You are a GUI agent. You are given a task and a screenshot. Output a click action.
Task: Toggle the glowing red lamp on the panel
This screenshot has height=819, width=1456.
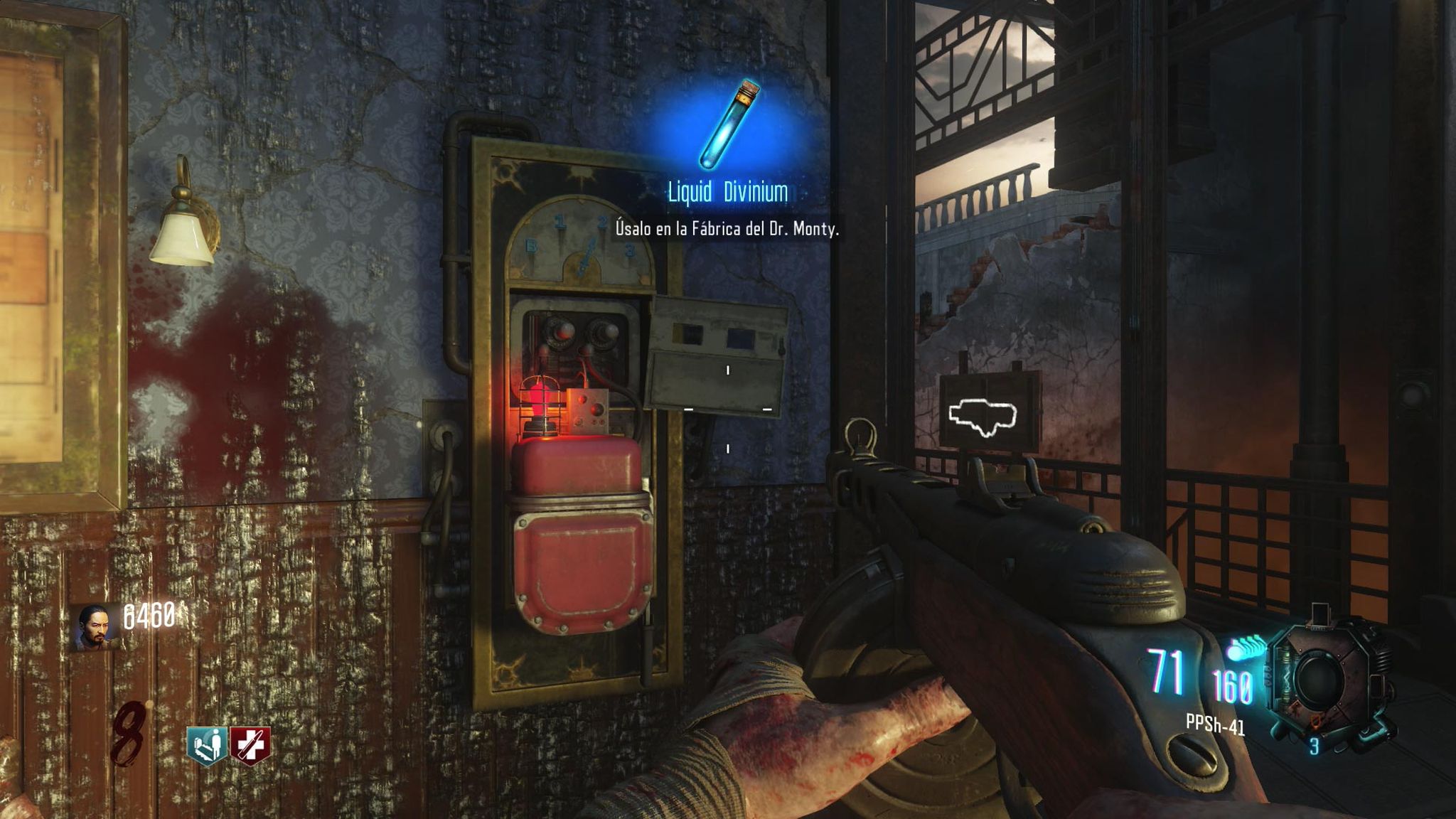click(x=538, y=403)
